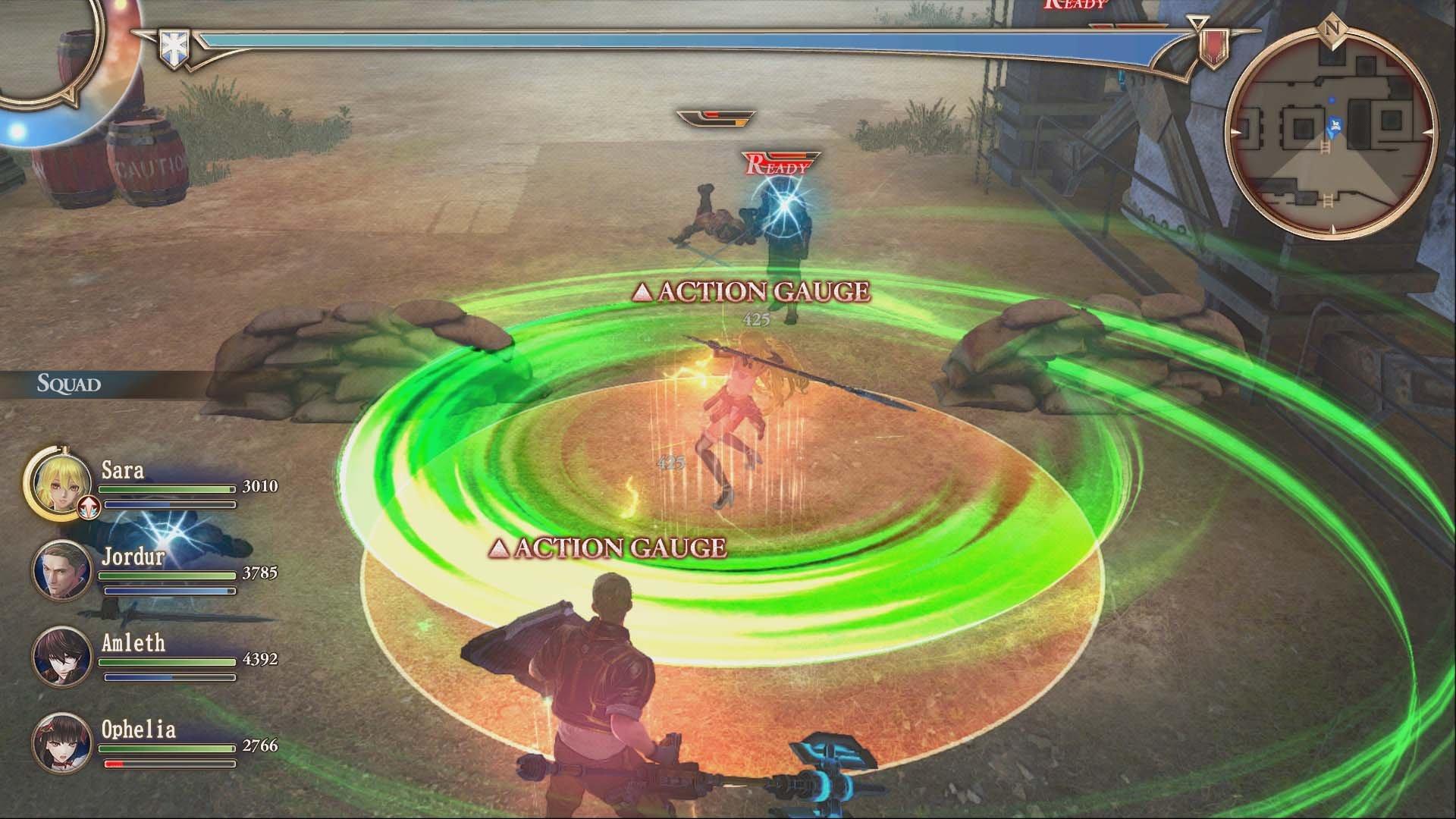Screen dimensions: 1456x819
Task: Expand the enemy status bar above the battlefield
Action: (x=717, y=118)
